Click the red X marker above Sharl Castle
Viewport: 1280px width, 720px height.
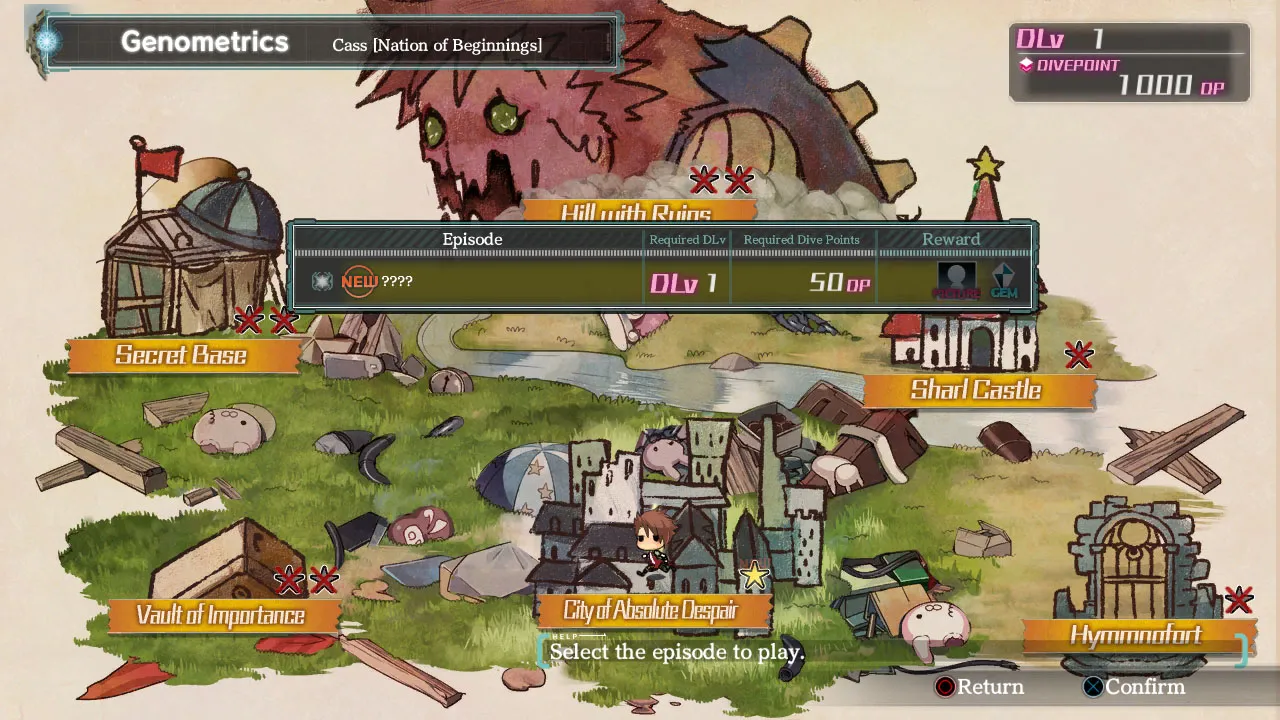point(1079,355)
